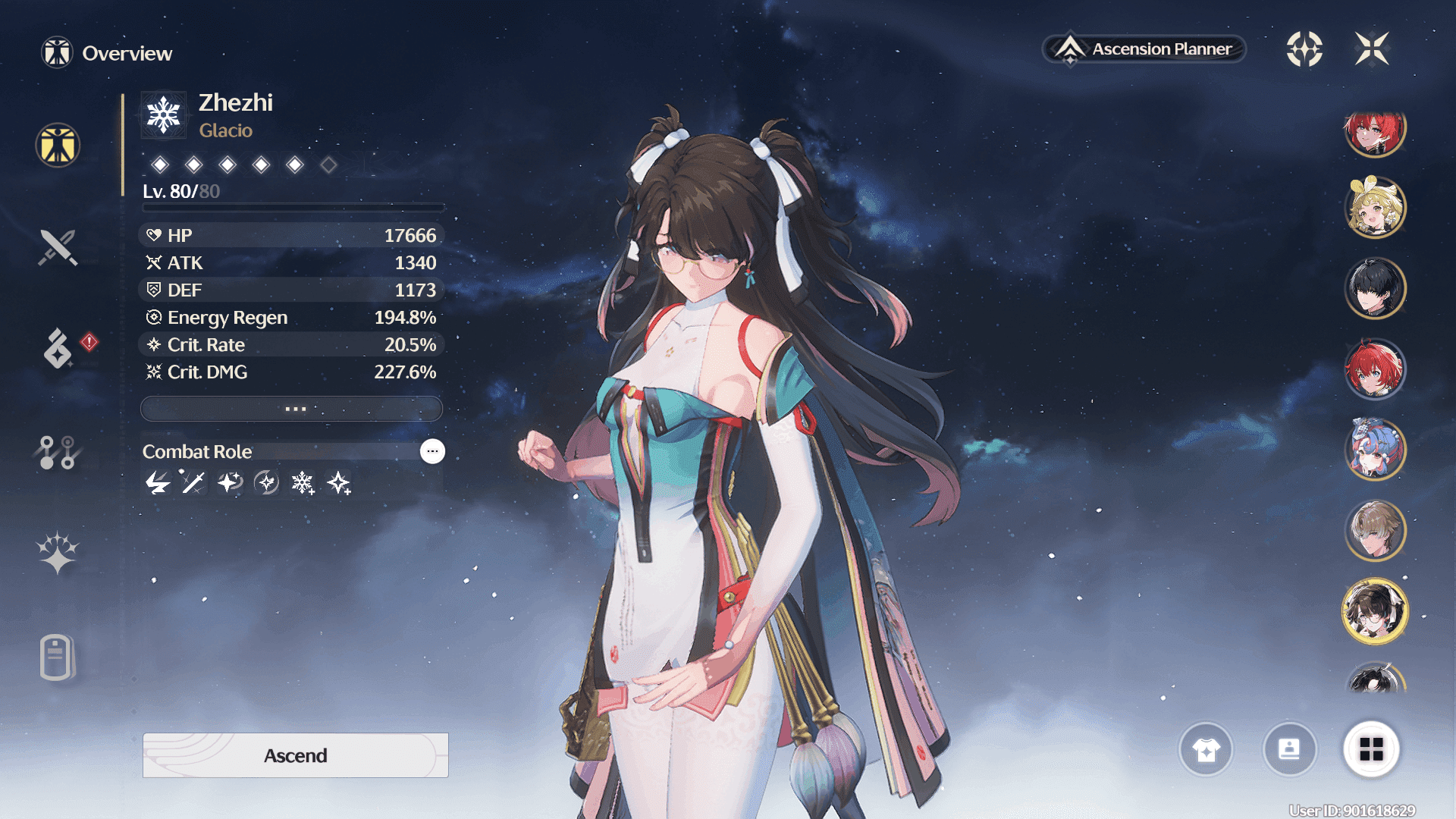
Task: Open the character portrait card button
Action: pyautogui.click(x=1289, y=749)
